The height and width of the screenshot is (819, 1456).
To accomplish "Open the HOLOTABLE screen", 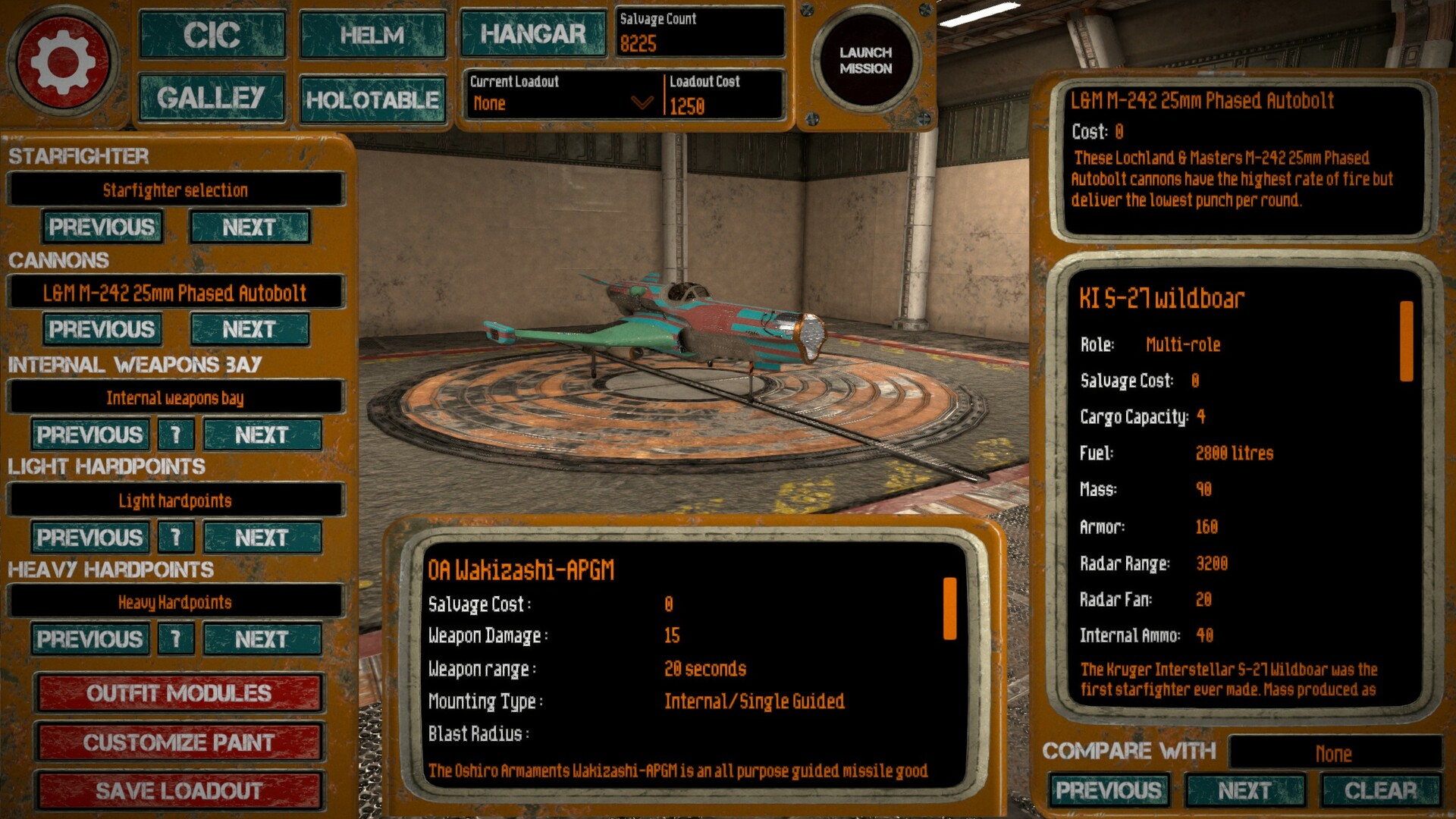I will [372, 99].
